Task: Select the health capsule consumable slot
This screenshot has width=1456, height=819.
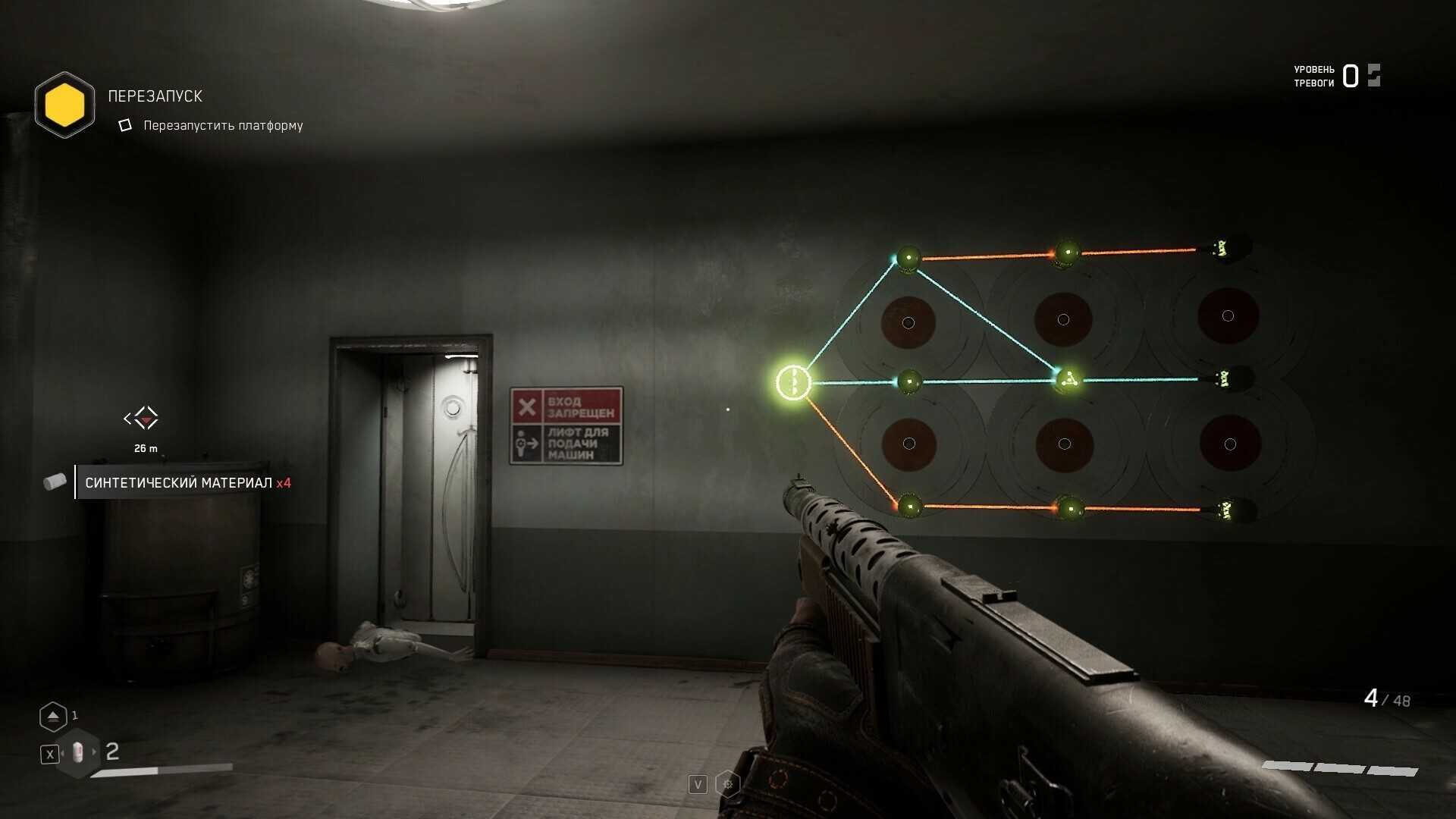Action: pos(78,753)
